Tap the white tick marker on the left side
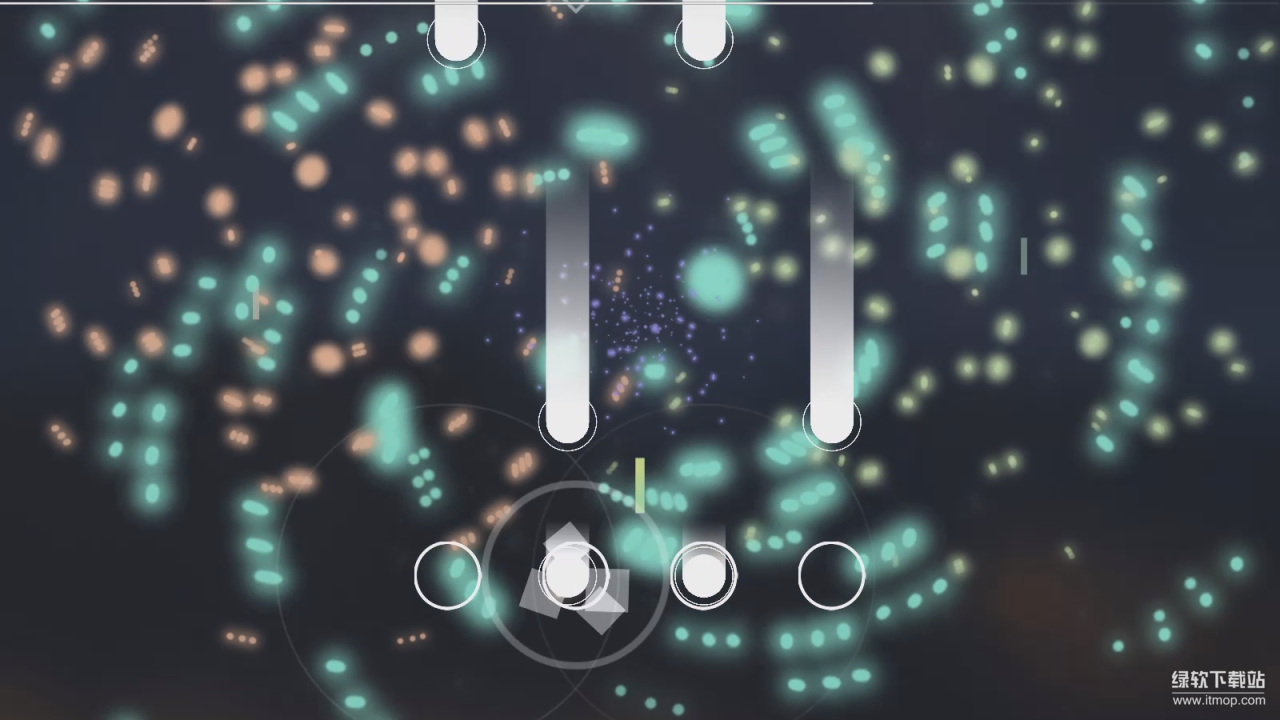 (257, 302)
